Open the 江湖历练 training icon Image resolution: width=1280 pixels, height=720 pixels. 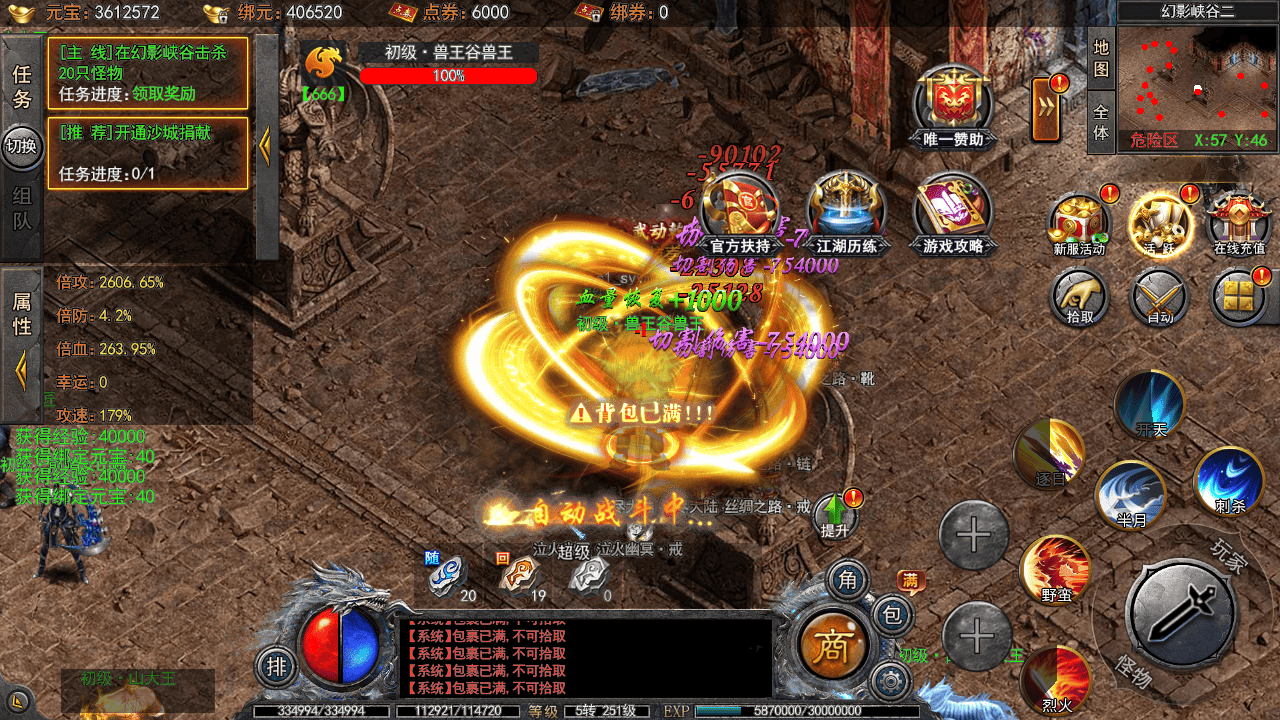tap(846, 211)
